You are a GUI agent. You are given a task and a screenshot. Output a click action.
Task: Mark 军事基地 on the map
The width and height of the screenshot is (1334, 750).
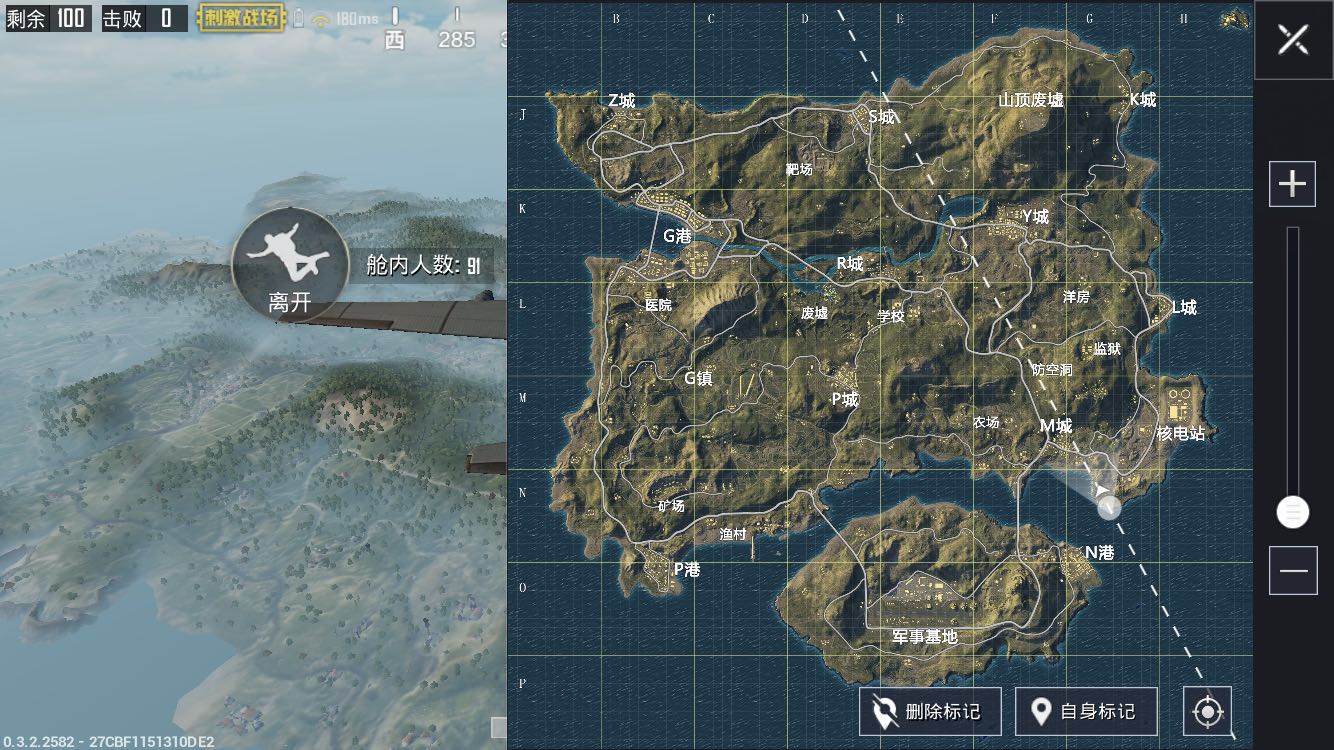924,636
